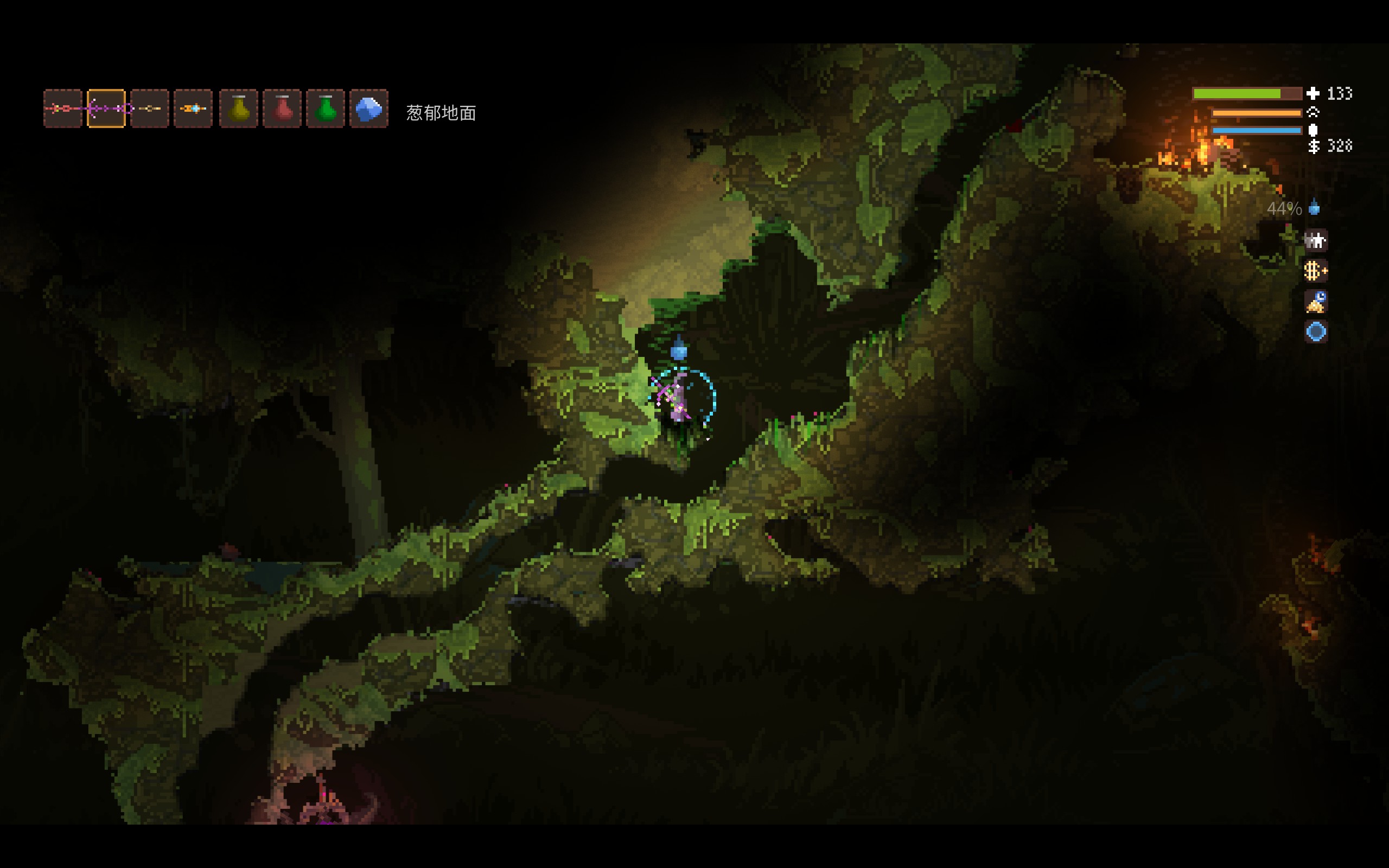Viewport: 1389px width, 868px height.
Task: Click the white ghost-dash perk icon
Action: click(x=1316, y=240)
